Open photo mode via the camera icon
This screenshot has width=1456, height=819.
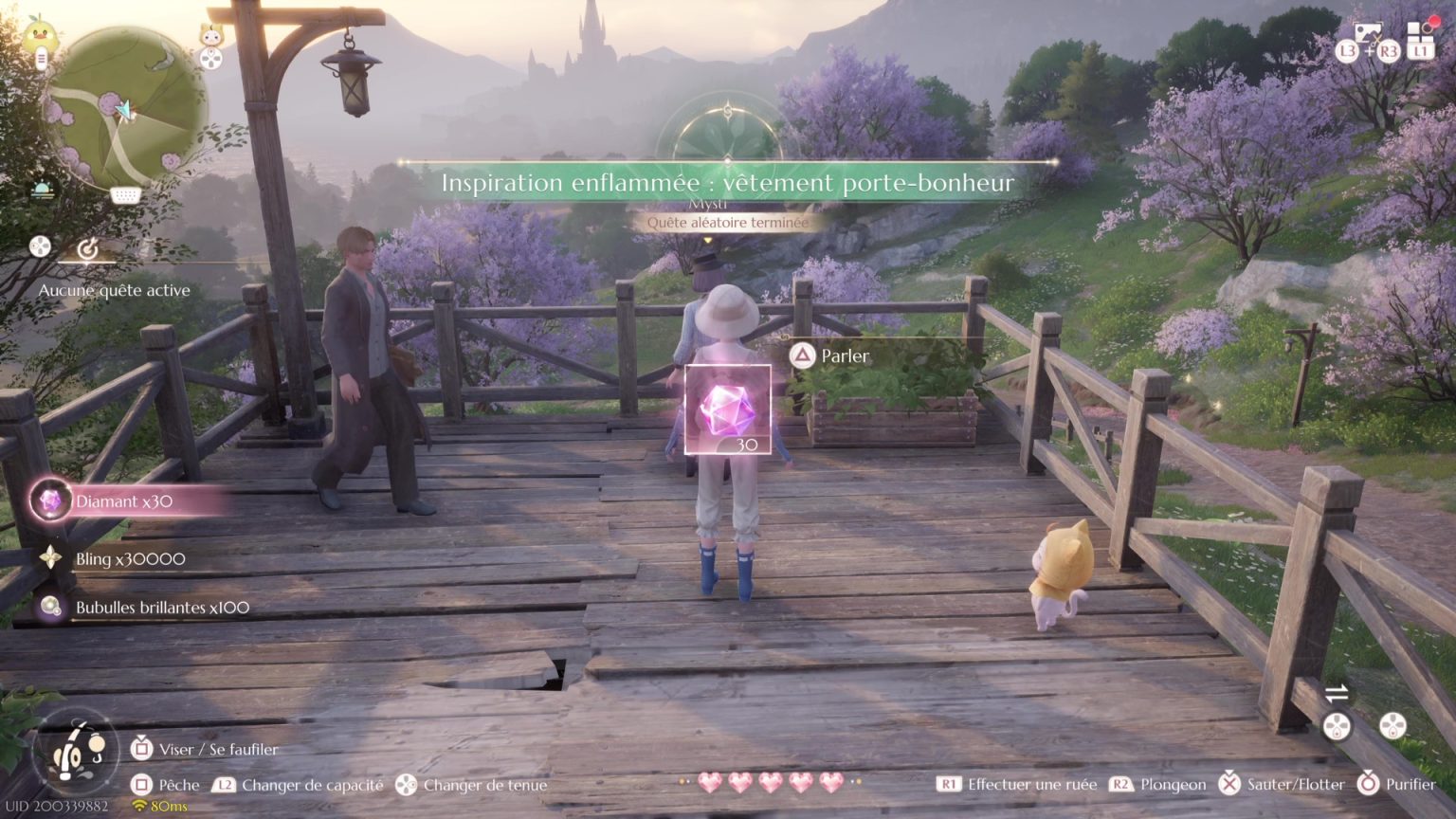click(1368, 32)
